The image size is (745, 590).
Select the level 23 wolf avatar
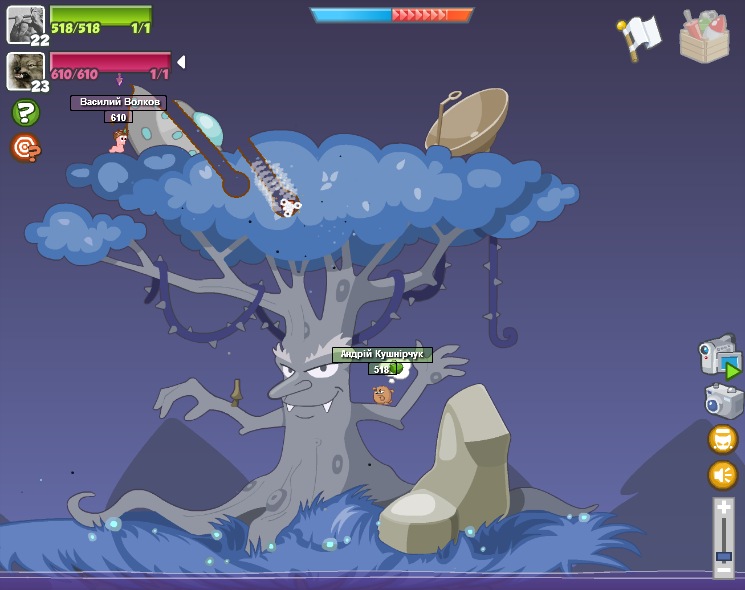(25, 71)
